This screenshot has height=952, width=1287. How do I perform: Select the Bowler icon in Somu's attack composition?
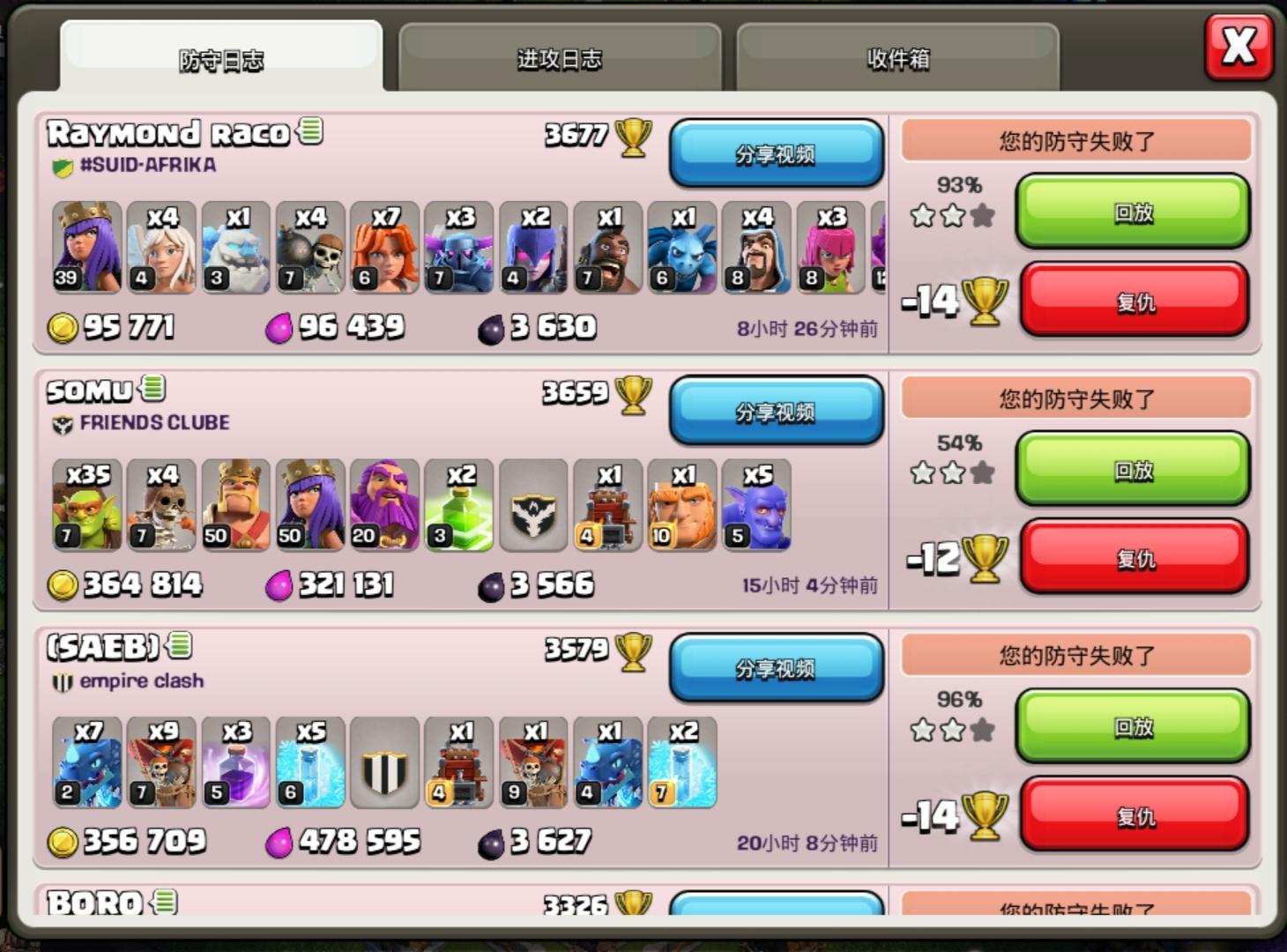coord(755,502)
